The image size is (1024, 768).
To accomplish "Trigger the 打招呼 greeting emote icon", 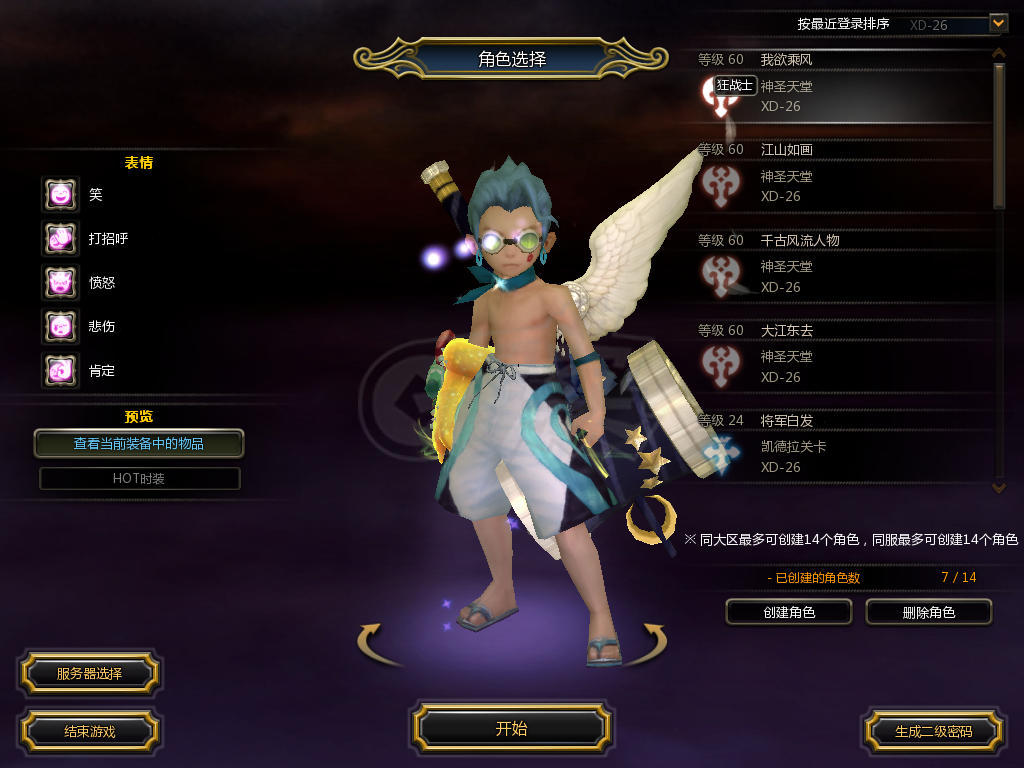I will [60, 238].
